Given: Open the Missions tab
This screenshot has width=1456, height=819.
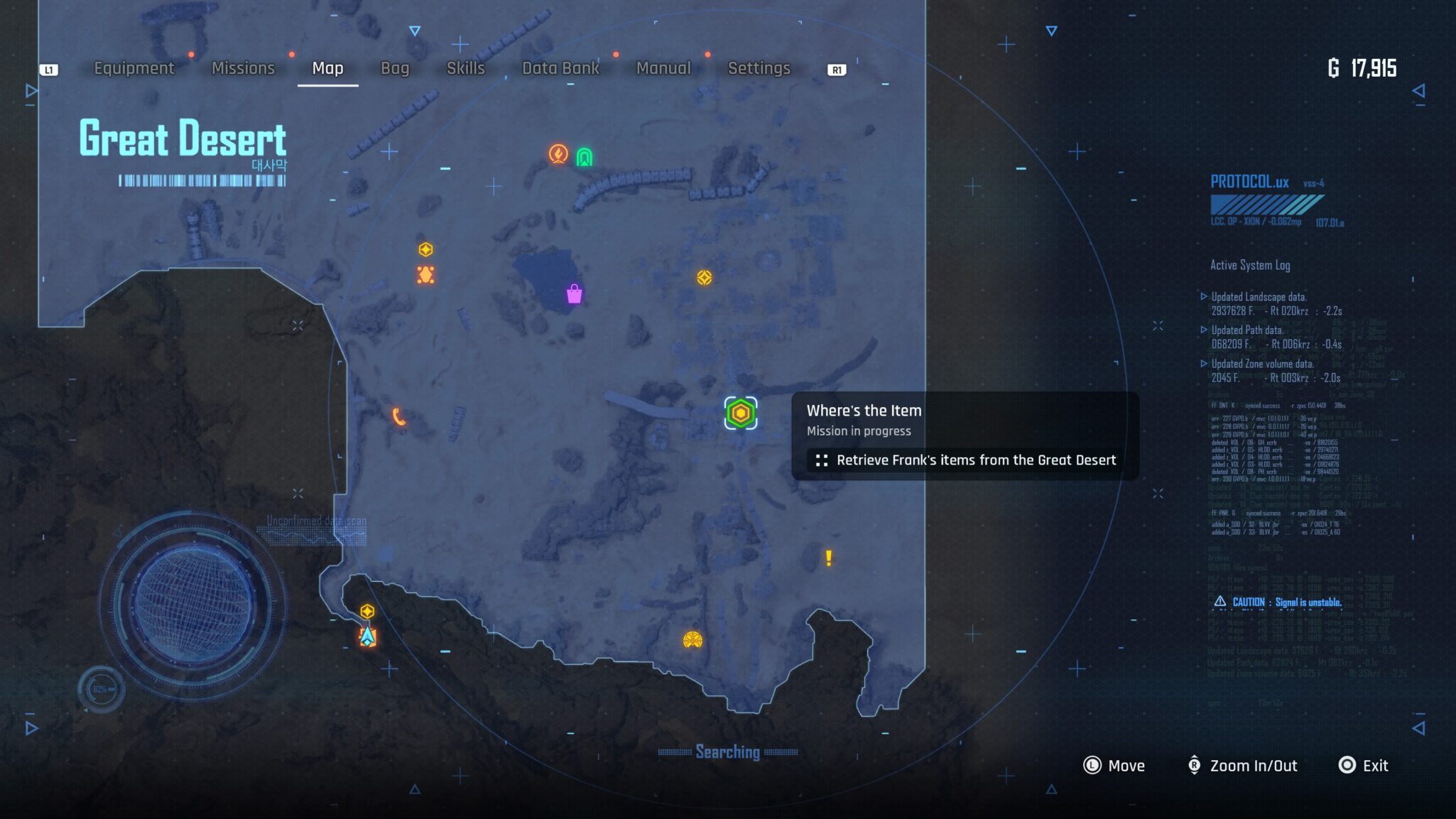Looking at the screenshot, I should (x=243, y=68).
